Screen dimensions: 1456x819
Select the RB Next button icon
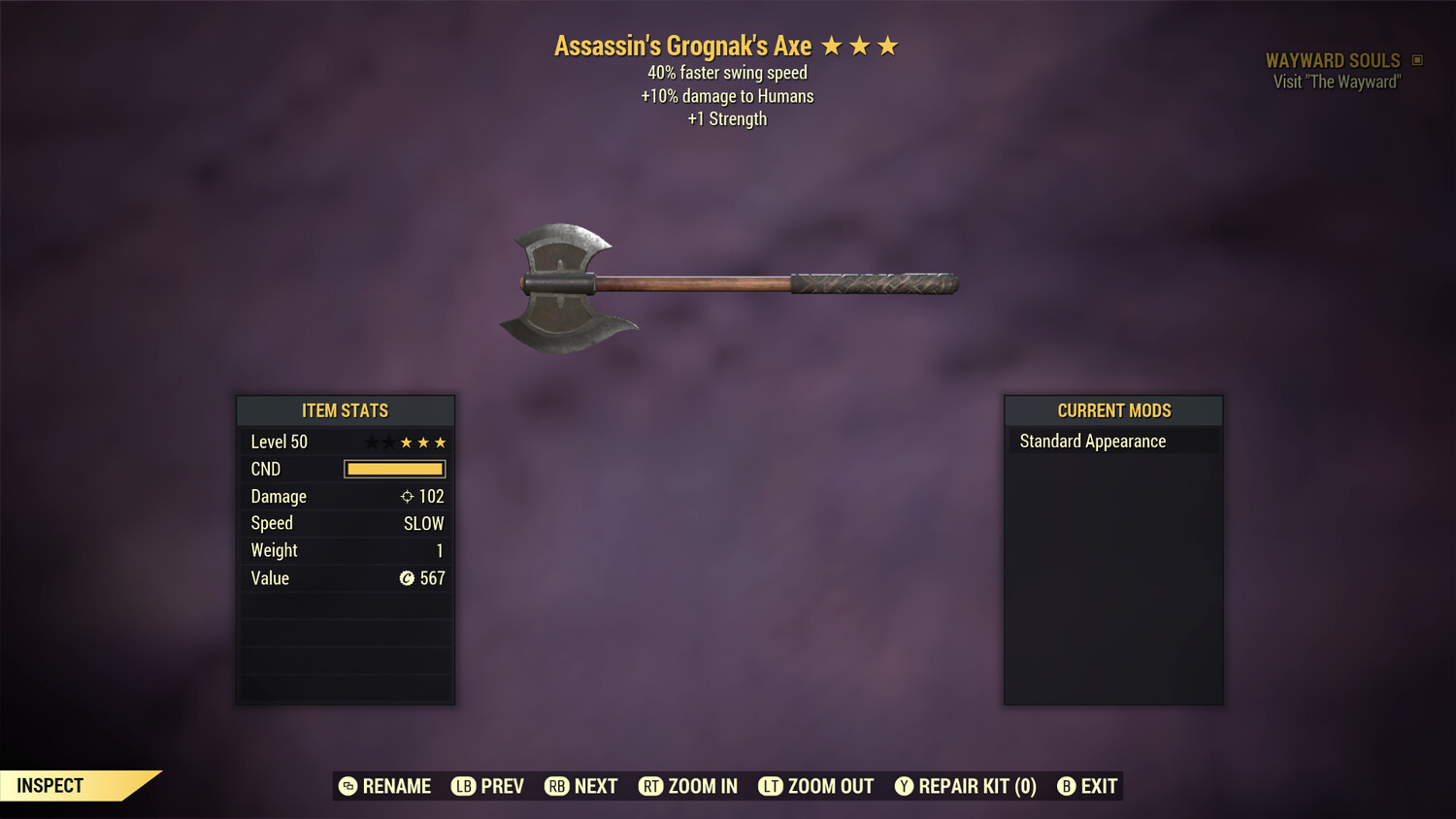[x=556, y=786]
